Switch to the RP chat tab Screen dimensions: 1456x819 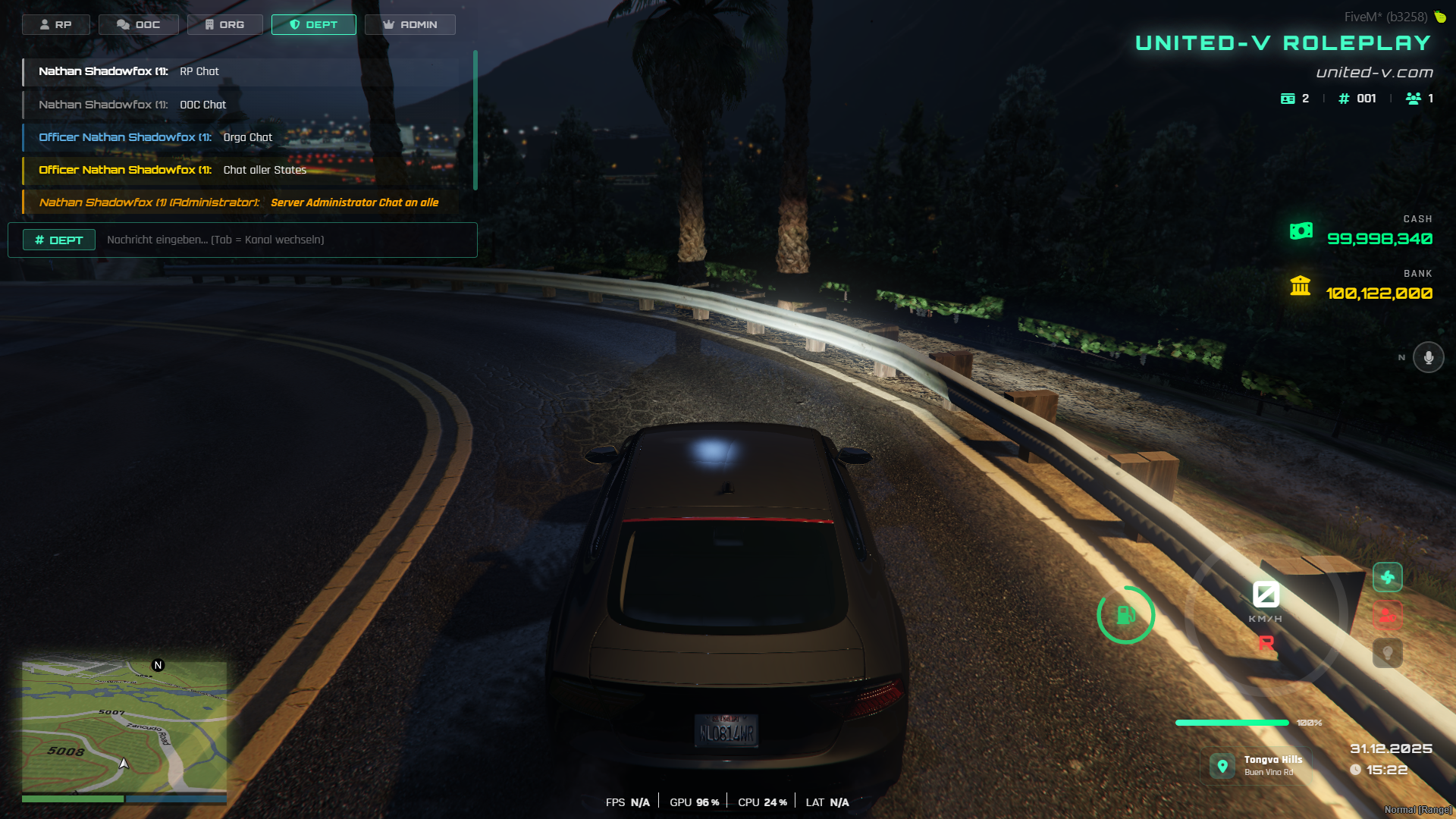(x=55, y=24)
